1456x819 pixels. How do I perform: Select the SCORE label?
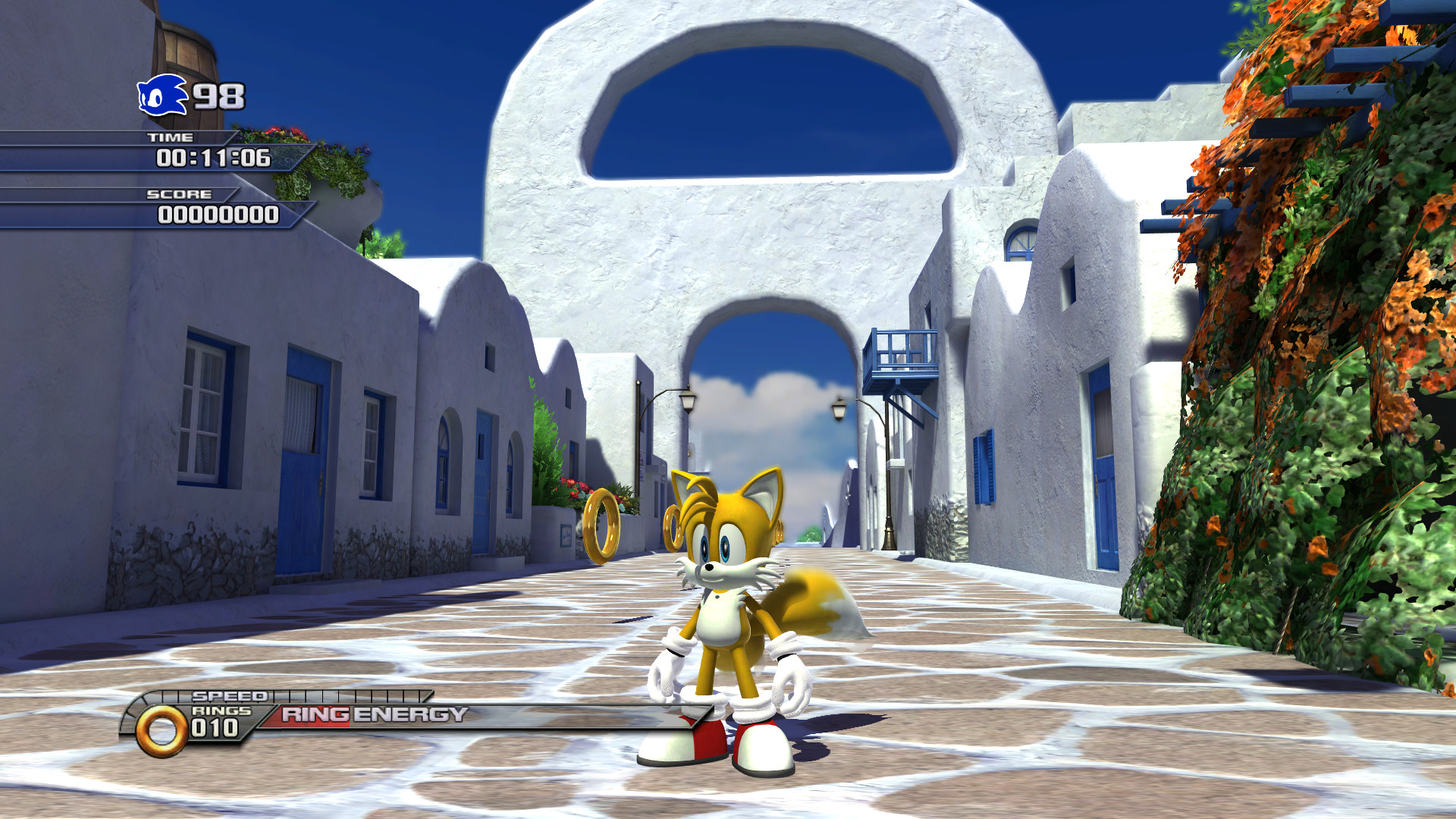(180, 195)
